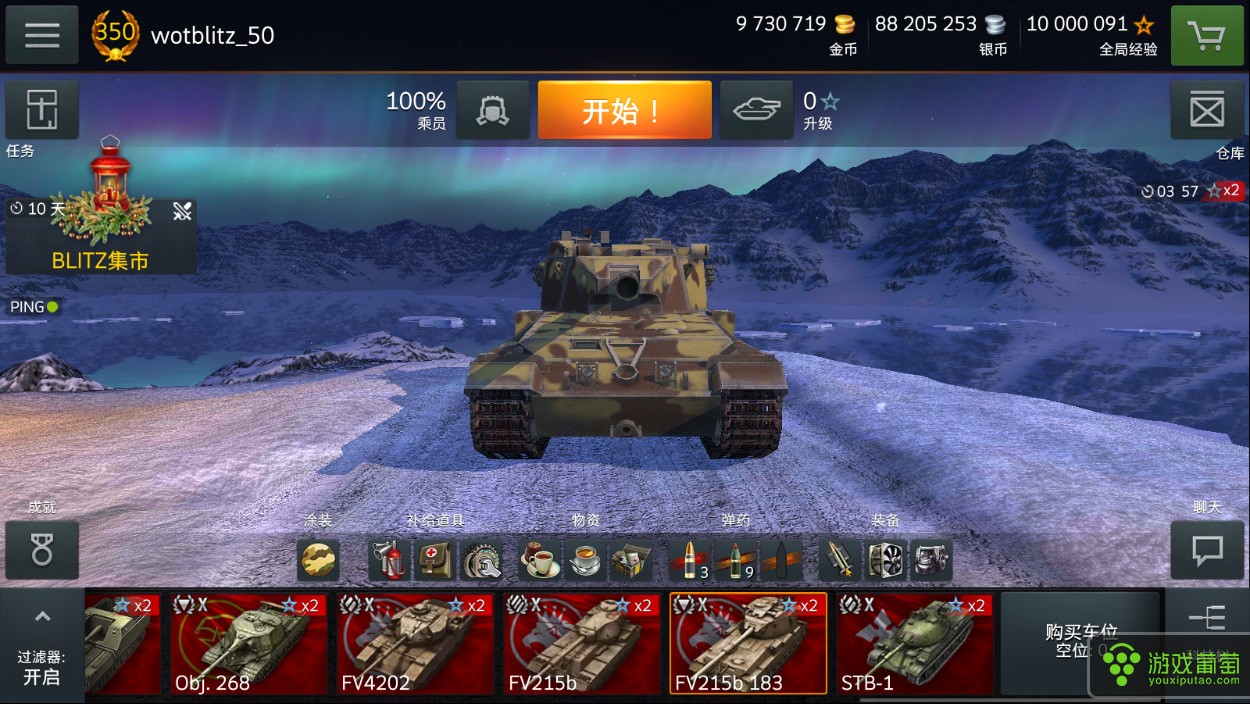Open the chat speech bubble

1207,550
